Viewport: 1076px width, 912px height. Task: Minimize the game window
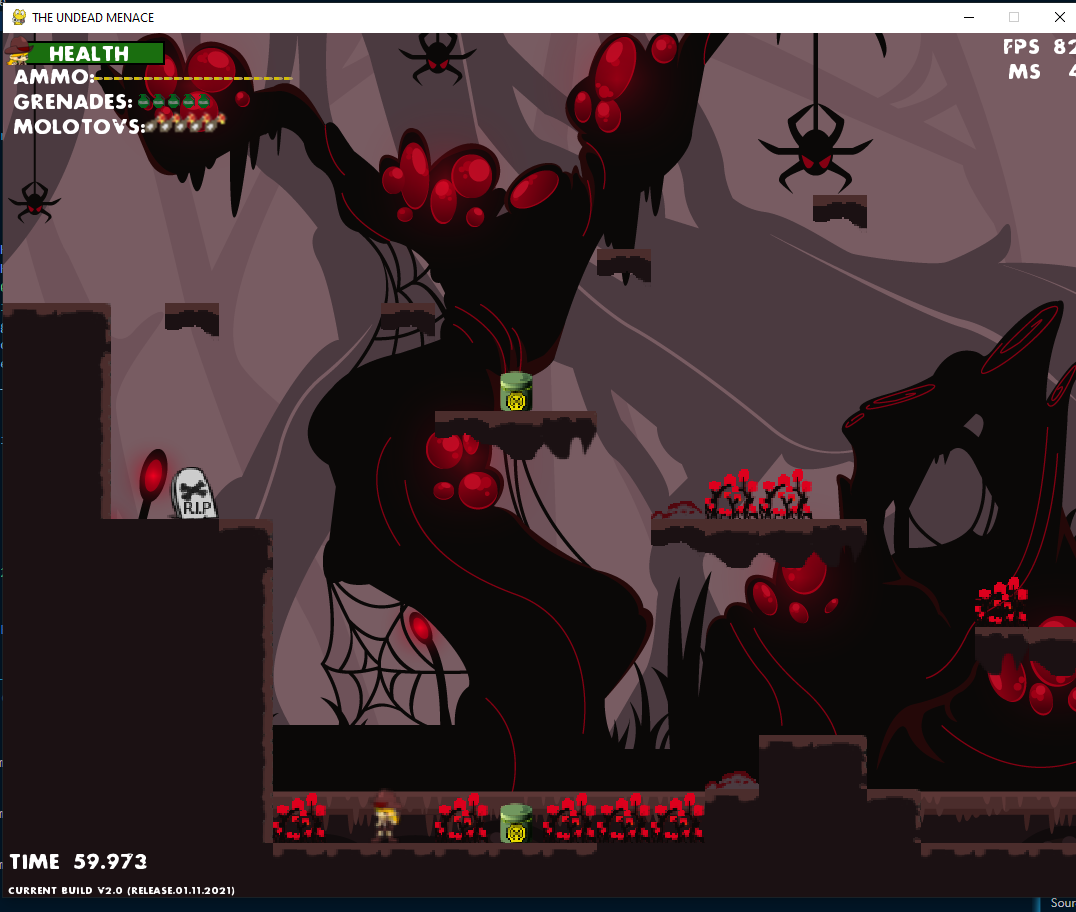tap(968, 17)
